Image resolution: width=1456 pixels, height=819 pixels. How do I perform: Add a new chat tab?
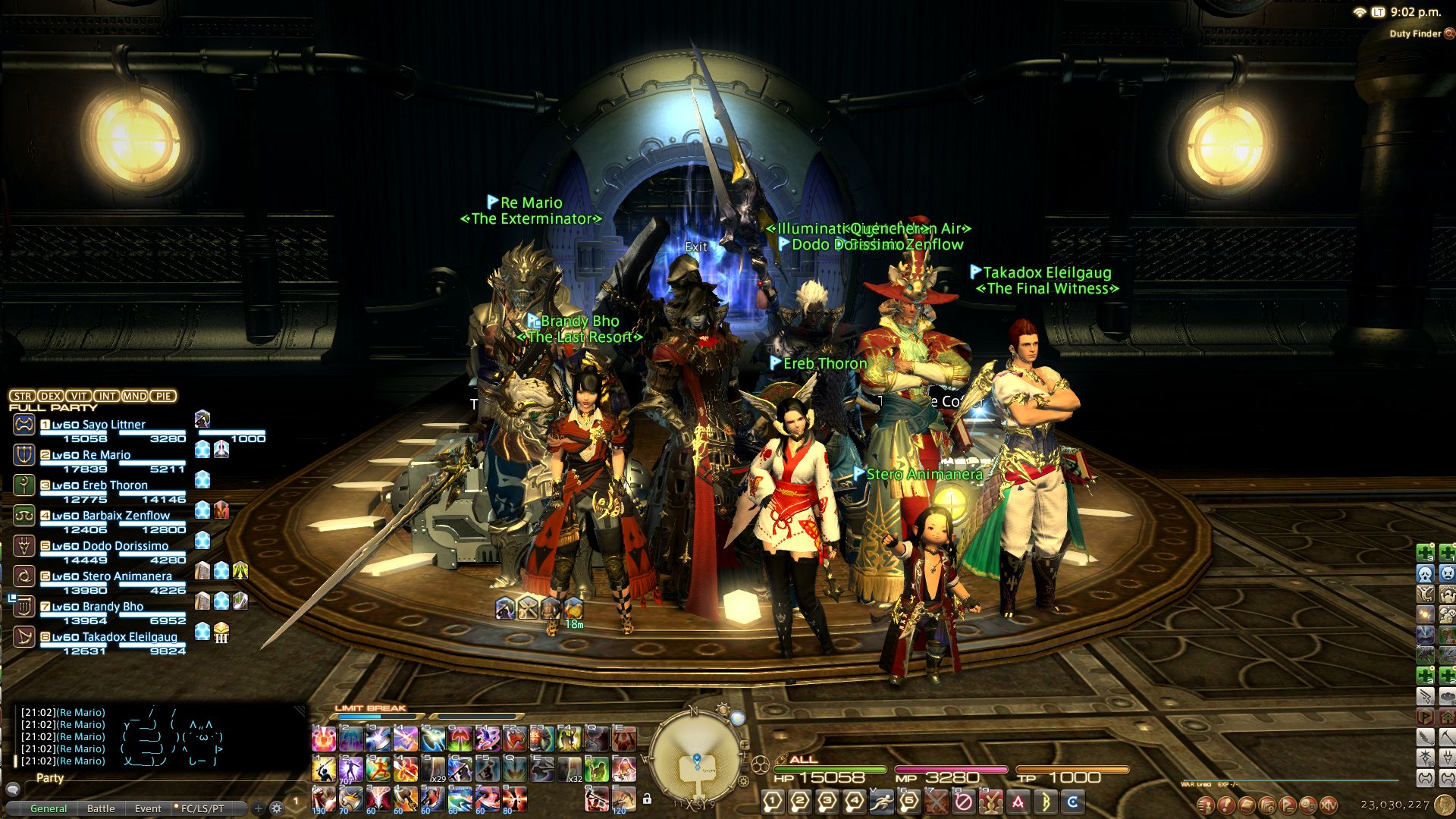(259, 808)
